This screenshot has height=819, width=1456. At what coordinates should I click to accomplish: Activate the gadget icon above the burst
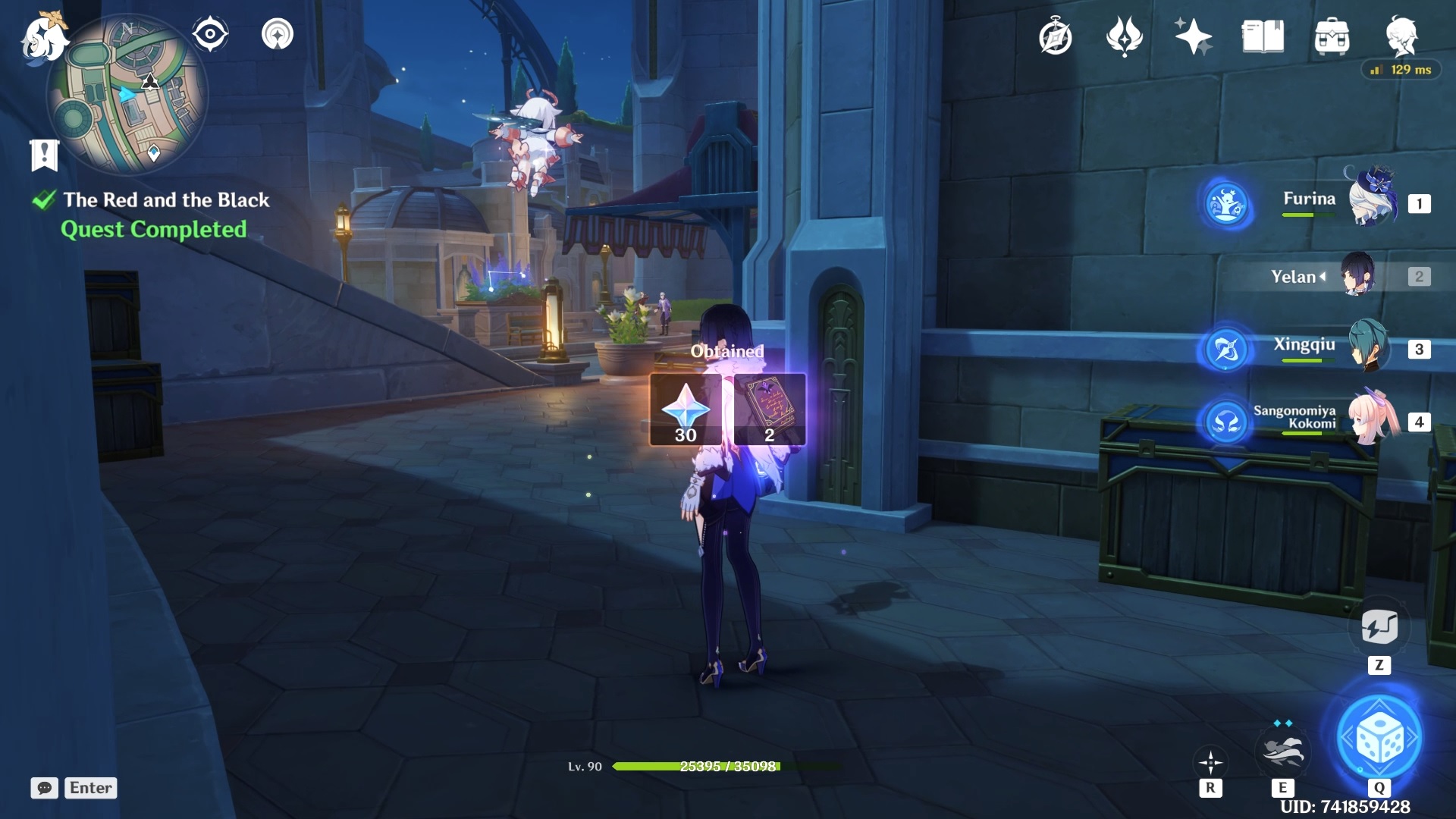[1379, 627]
